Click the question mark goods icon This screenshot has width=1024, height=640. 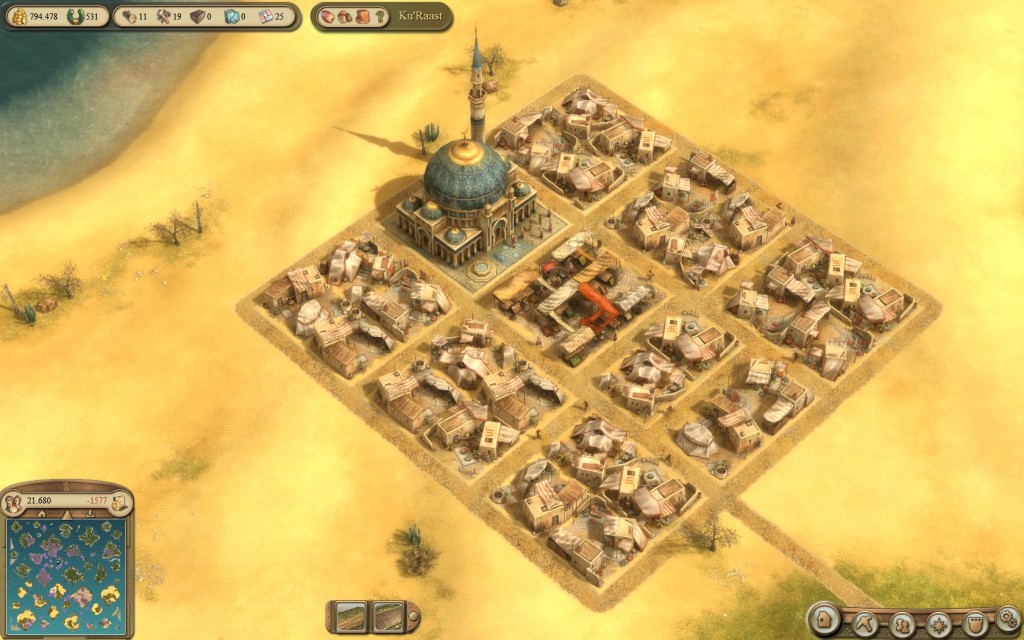pos(381,17)
